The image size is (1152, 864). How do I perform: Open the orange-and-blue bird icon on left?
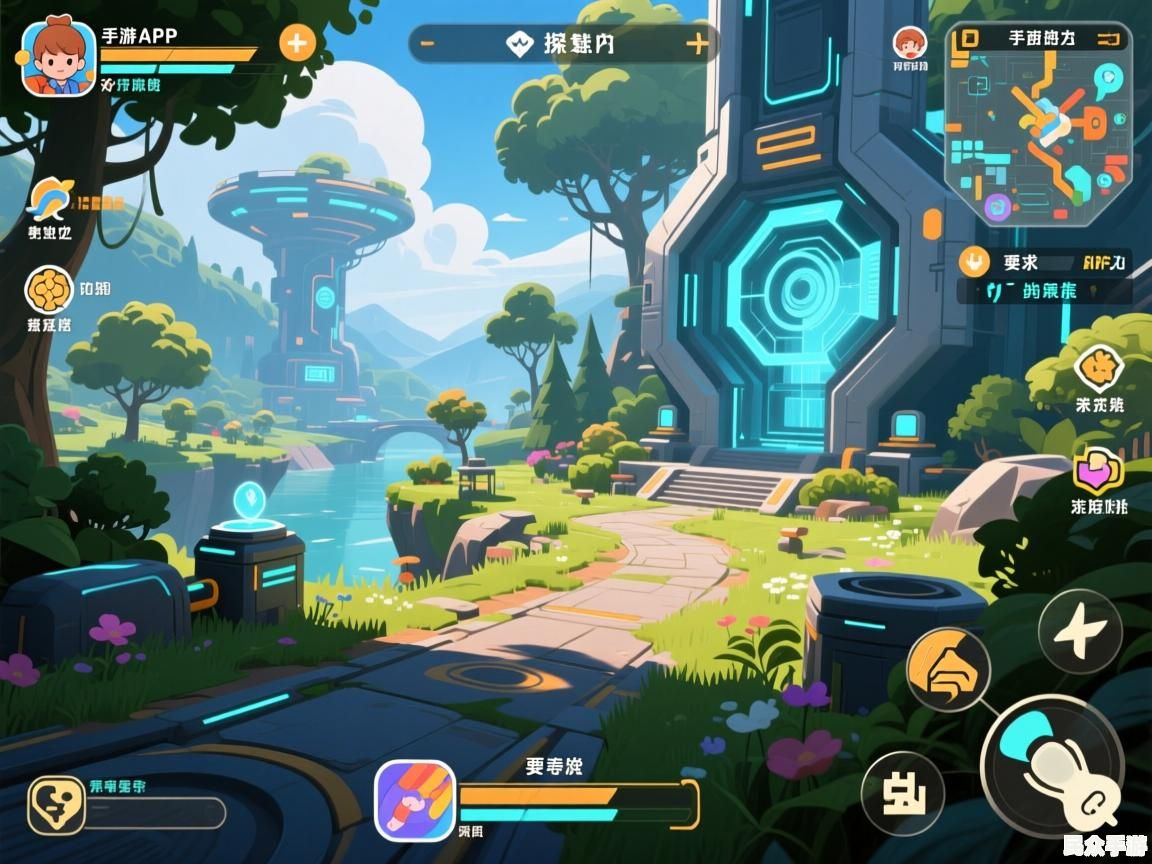[48, 199]
